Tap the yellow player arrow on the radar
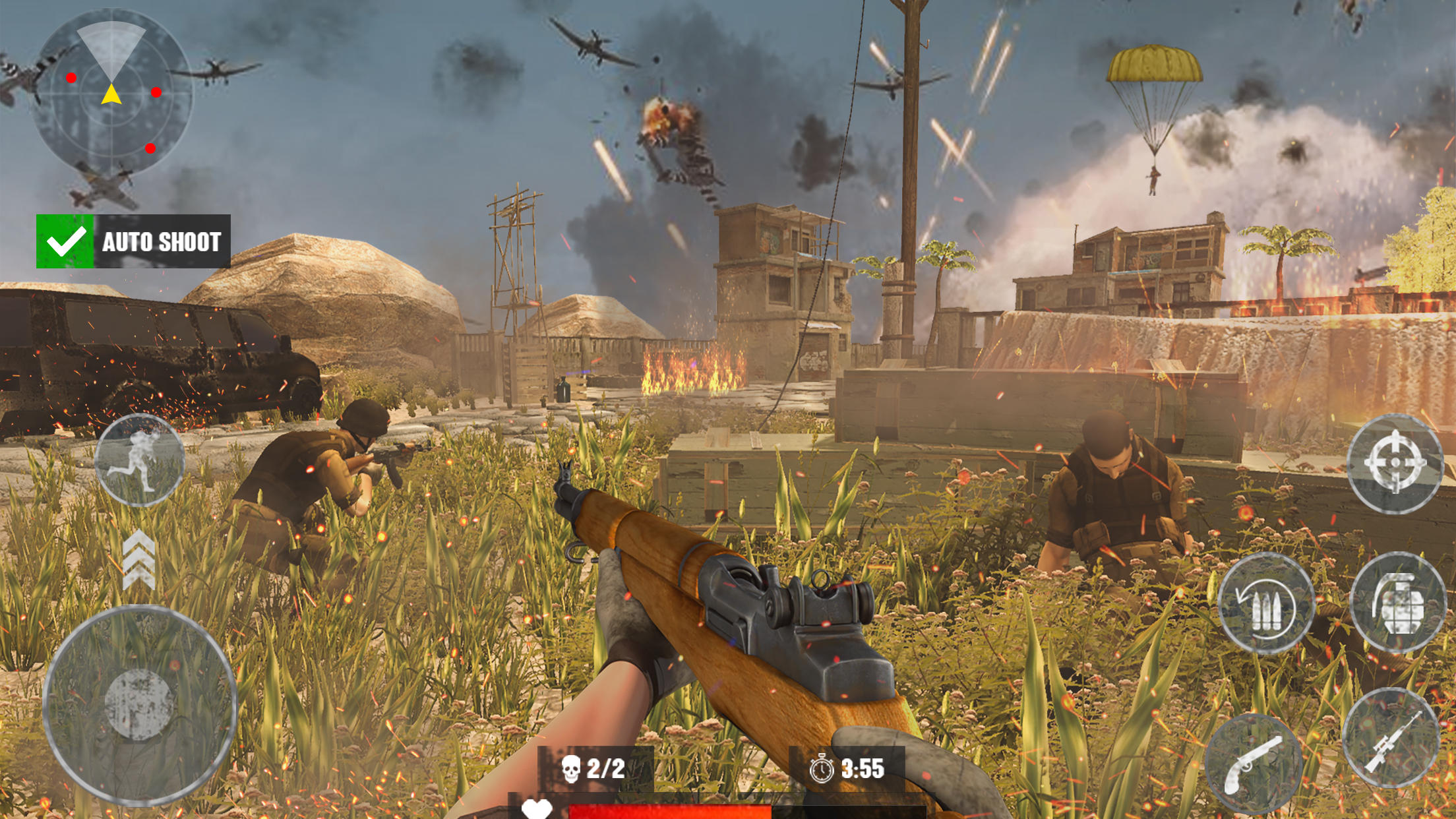Image resolution: width=1456 pixels, height=819 pixels. 111,92
